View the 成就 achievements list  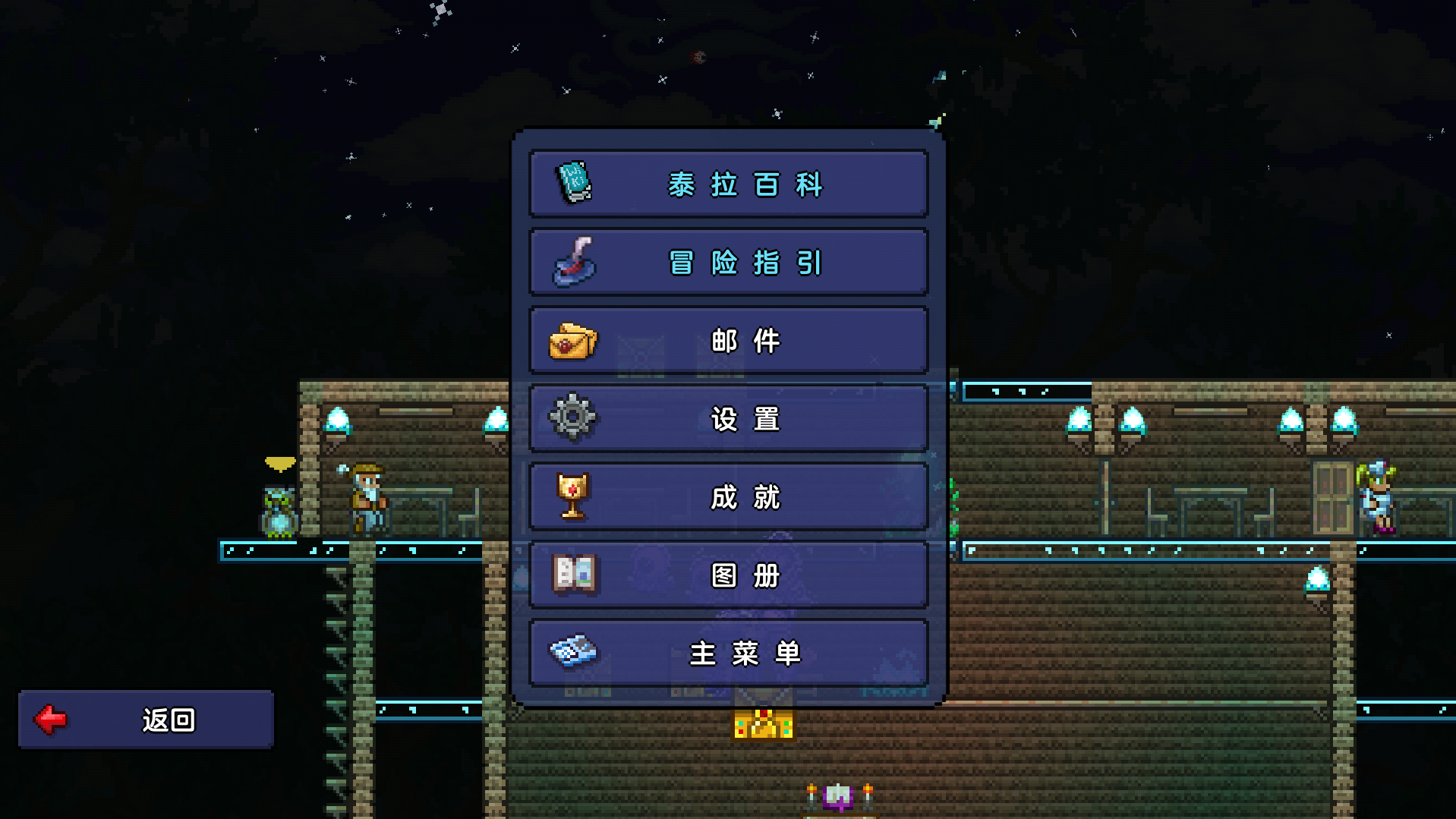point(728,497)
